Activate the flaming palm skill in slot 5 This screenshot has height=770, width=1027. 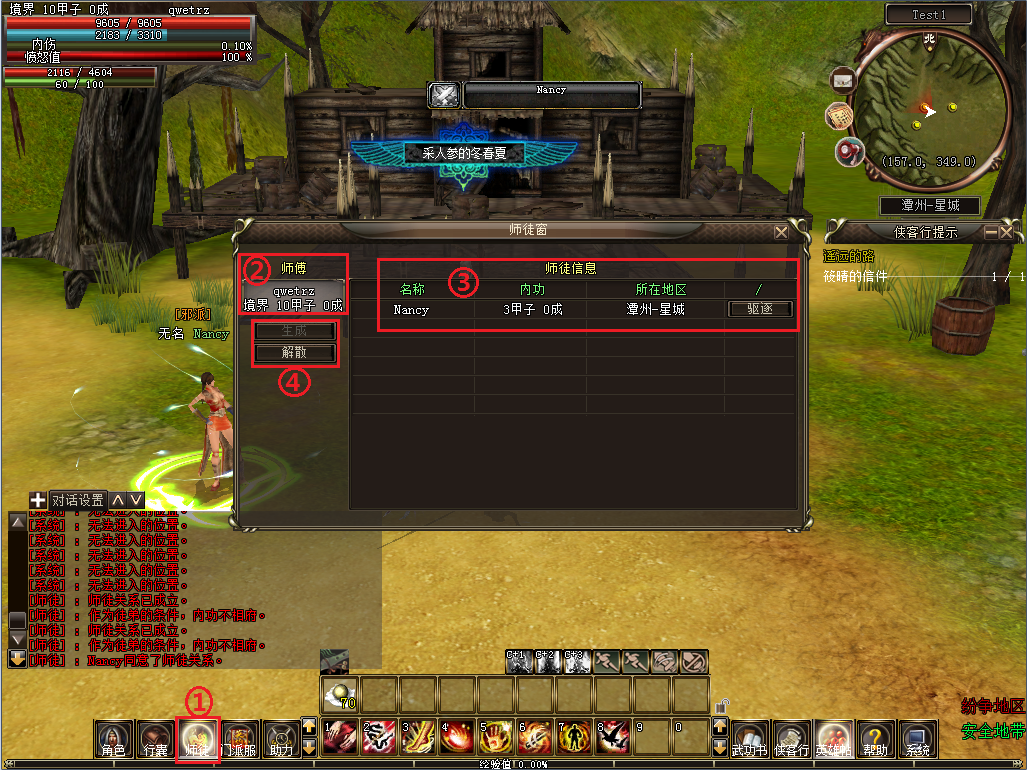point(494,738)
